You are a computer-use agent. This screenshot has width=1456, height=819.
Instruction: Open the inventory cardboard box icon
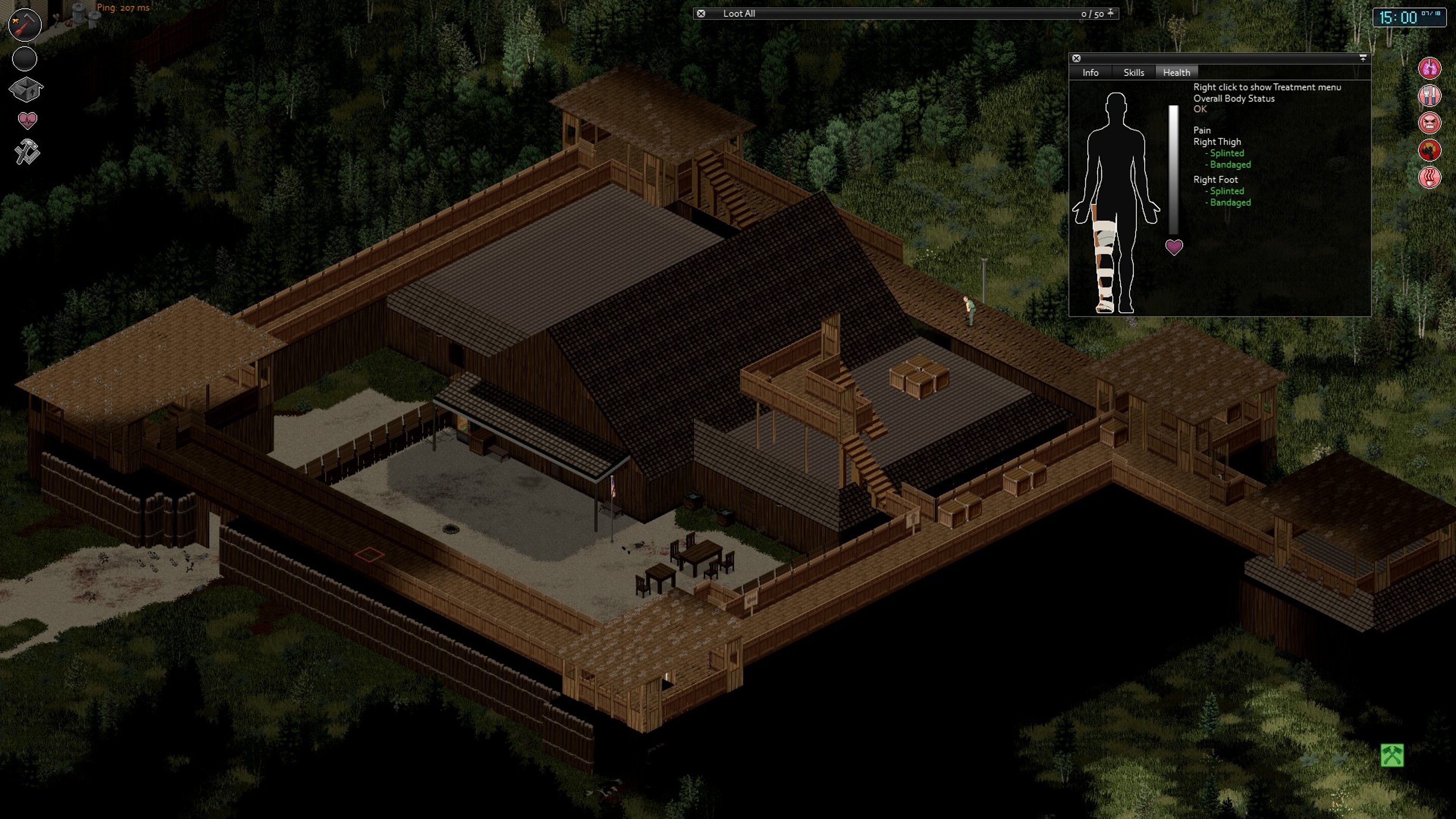point(26,89)
